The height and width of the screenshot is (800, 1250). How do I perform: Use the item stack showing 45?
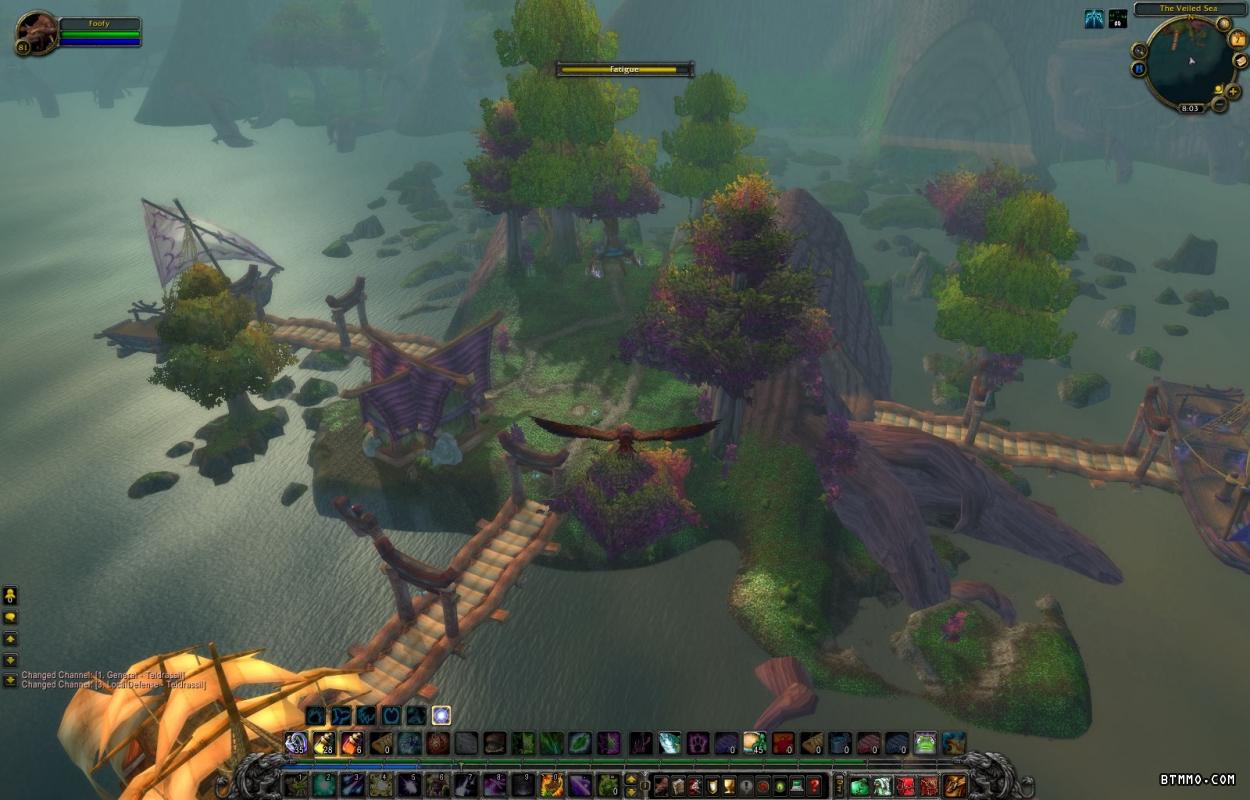pos(755,743)
